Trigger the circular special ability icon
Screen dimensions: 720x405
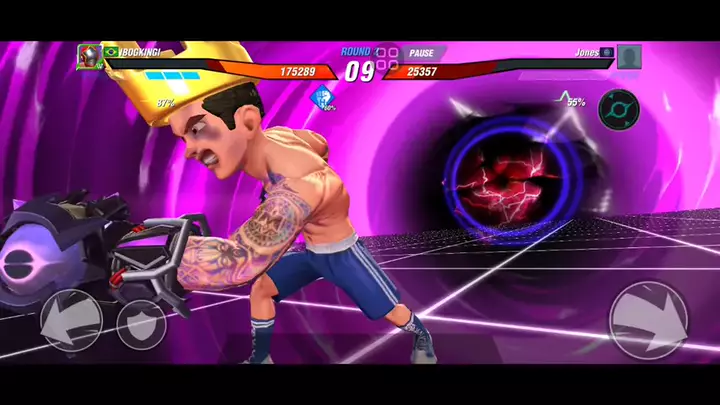pos(619,108)
